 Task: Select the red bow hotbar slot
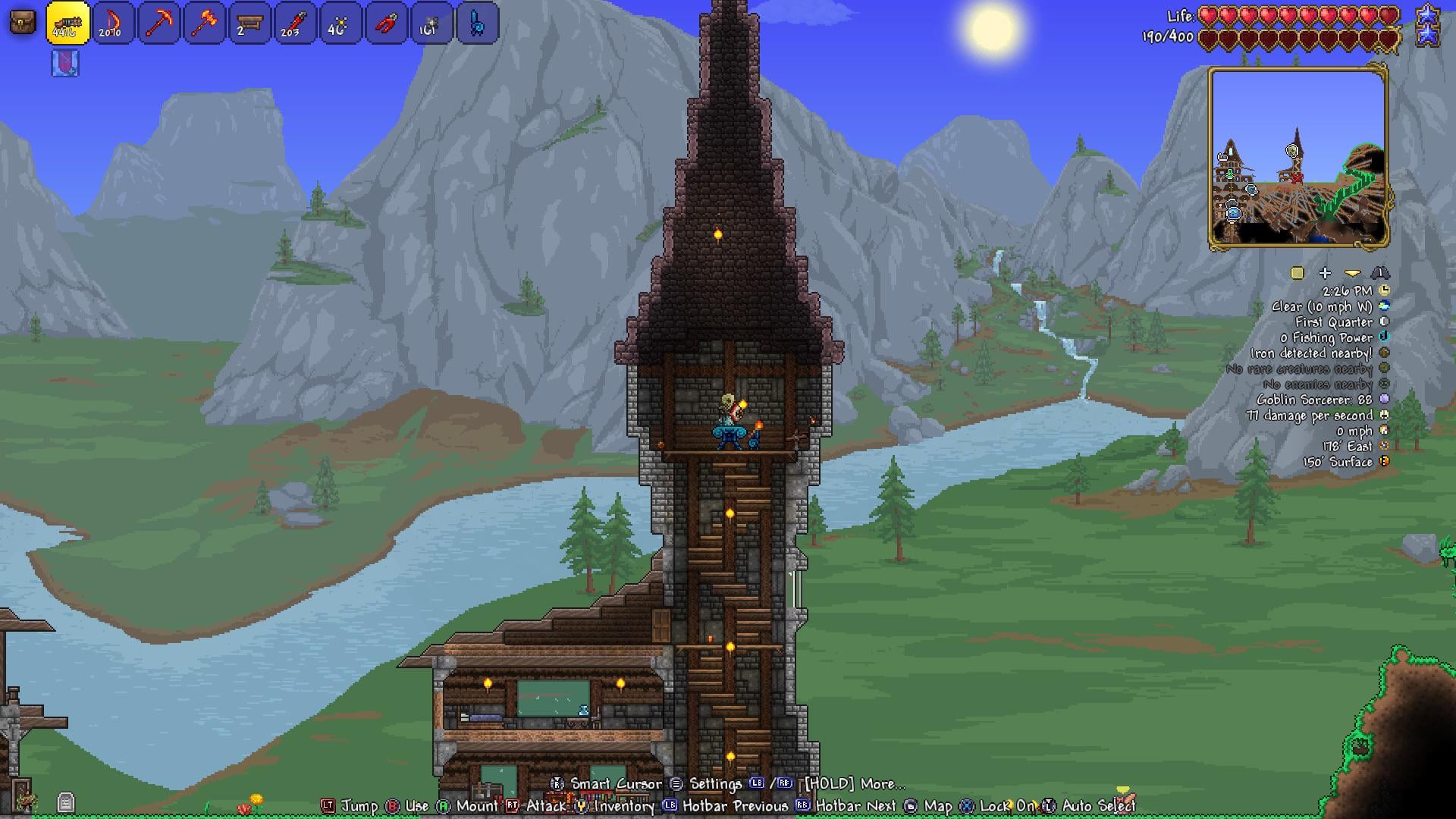pos(113,23)
